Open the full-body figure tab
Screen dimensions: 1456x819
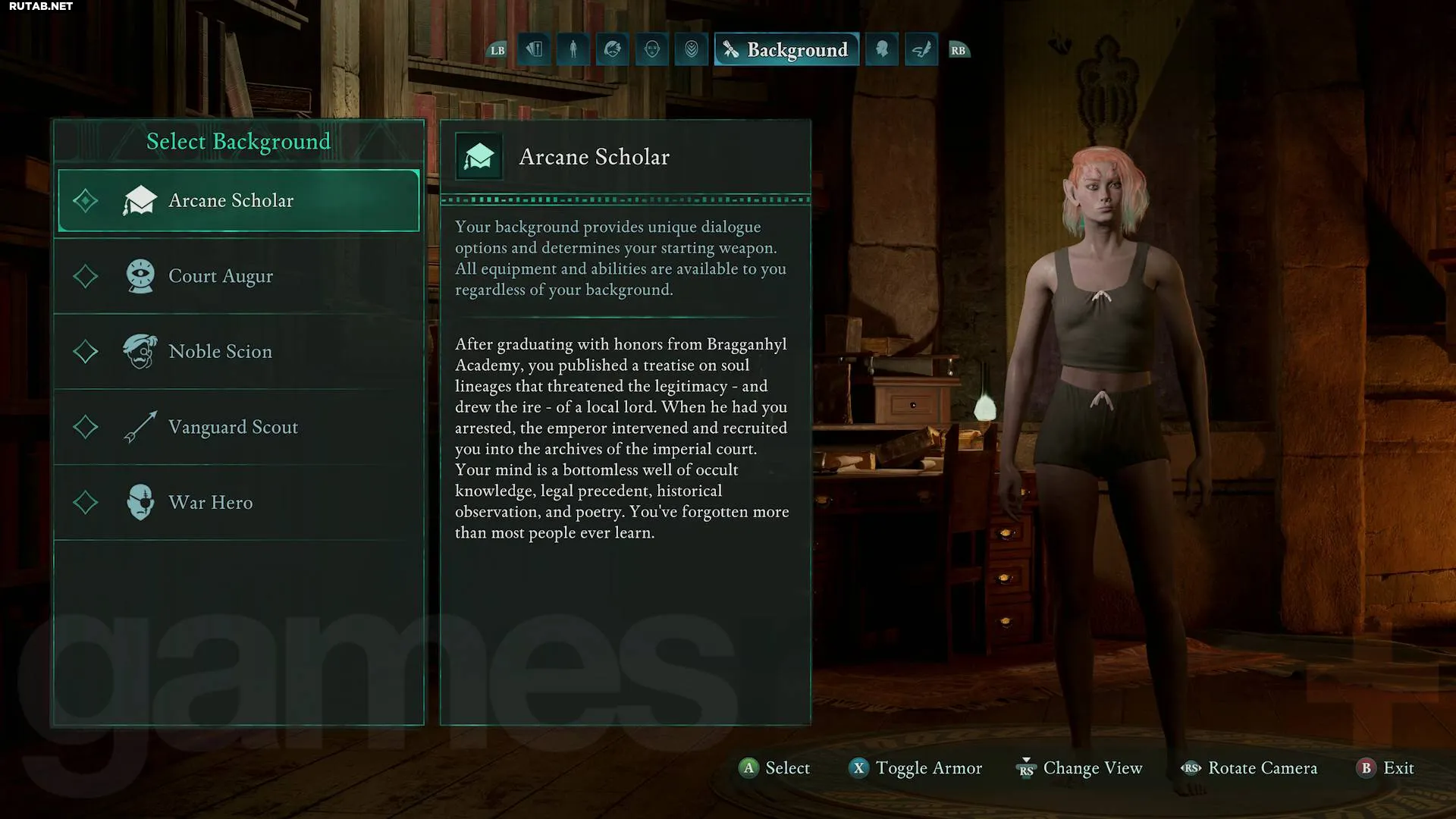[573, 50]
